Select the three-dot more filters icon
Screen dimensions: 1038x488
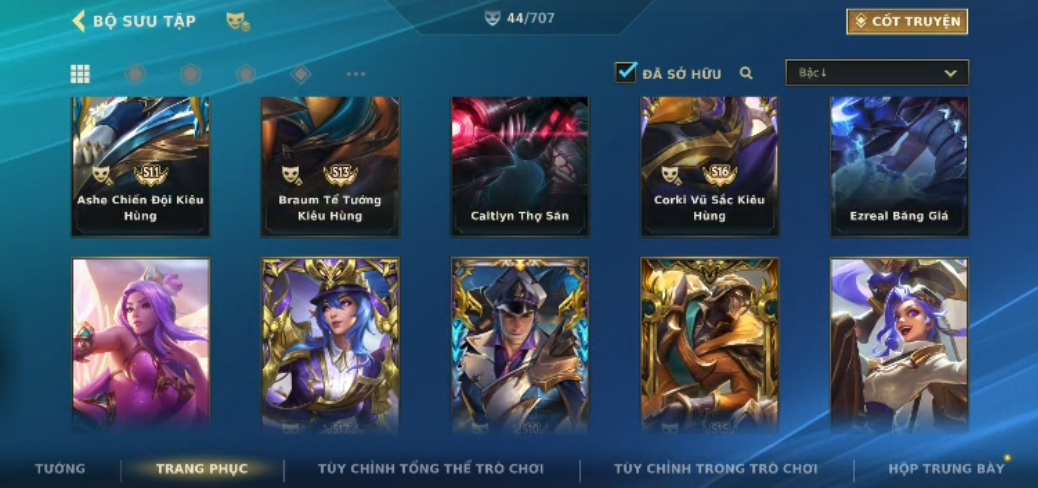356,74
